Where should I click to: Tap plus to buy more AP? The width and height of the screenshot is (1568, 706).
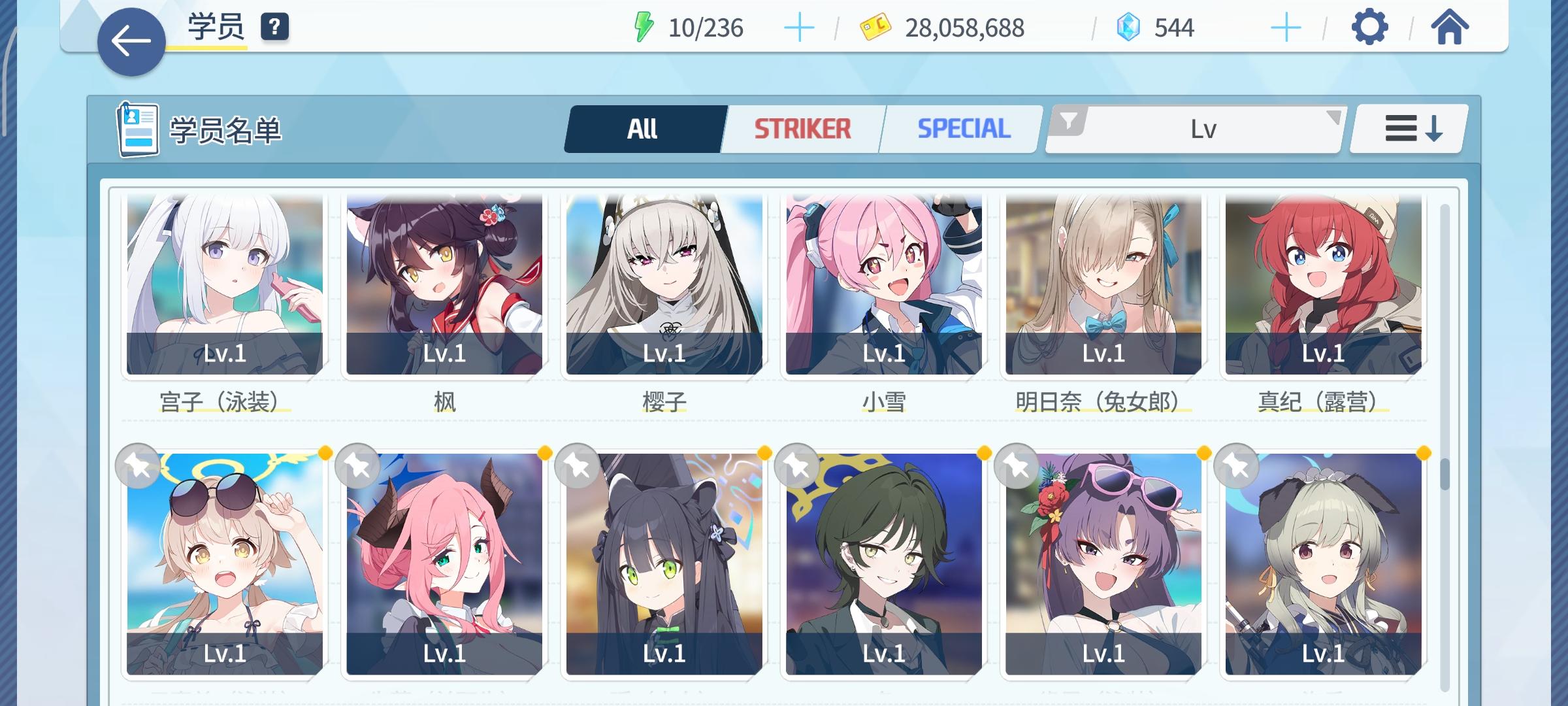pyautogui.click(x=800, y=27)
